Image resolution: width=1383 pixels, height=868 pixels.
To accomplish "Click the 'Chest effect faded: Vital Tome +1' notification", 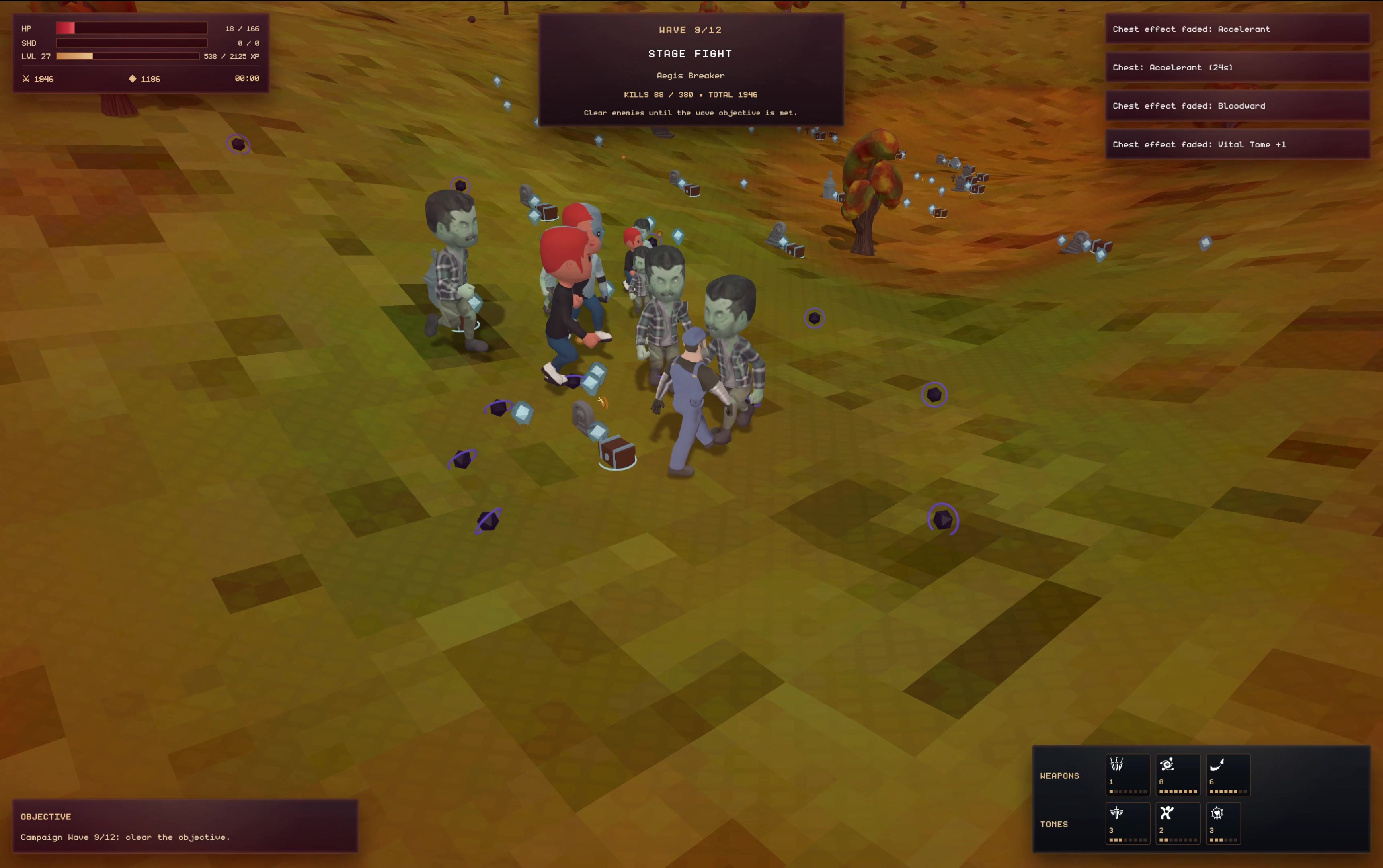I will tap(1237, 145).
